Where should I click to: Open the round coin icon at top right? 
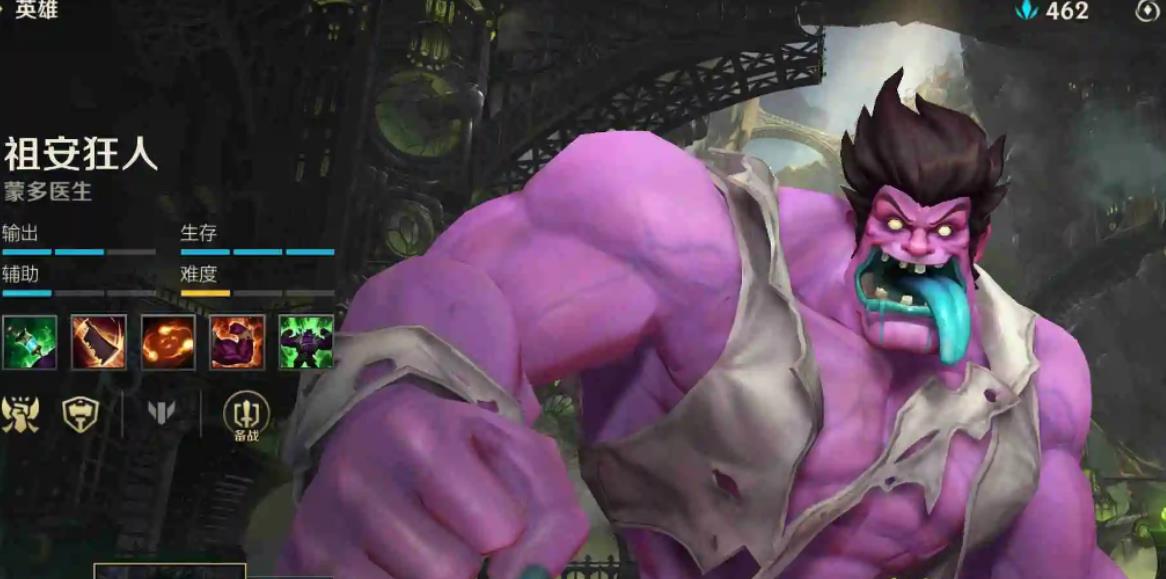click(1146, 11)
